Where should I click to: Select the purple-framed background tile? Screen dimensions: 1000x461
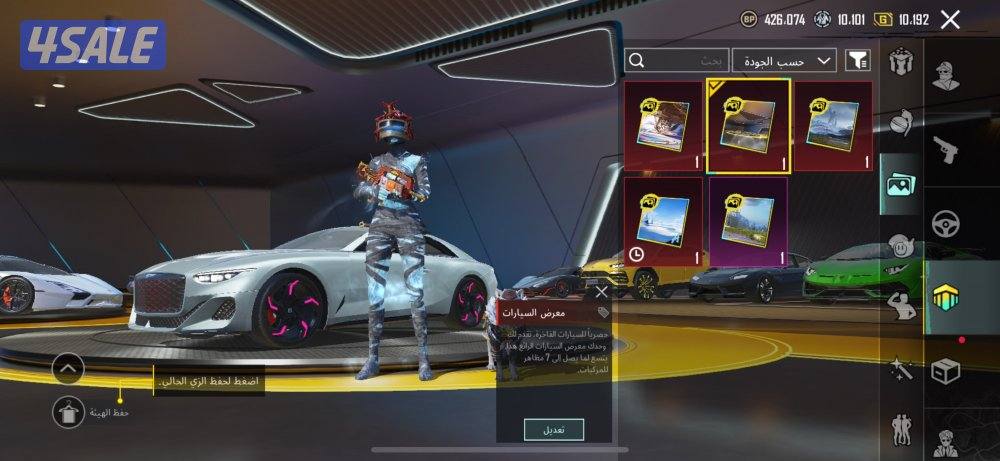(748, 220)
